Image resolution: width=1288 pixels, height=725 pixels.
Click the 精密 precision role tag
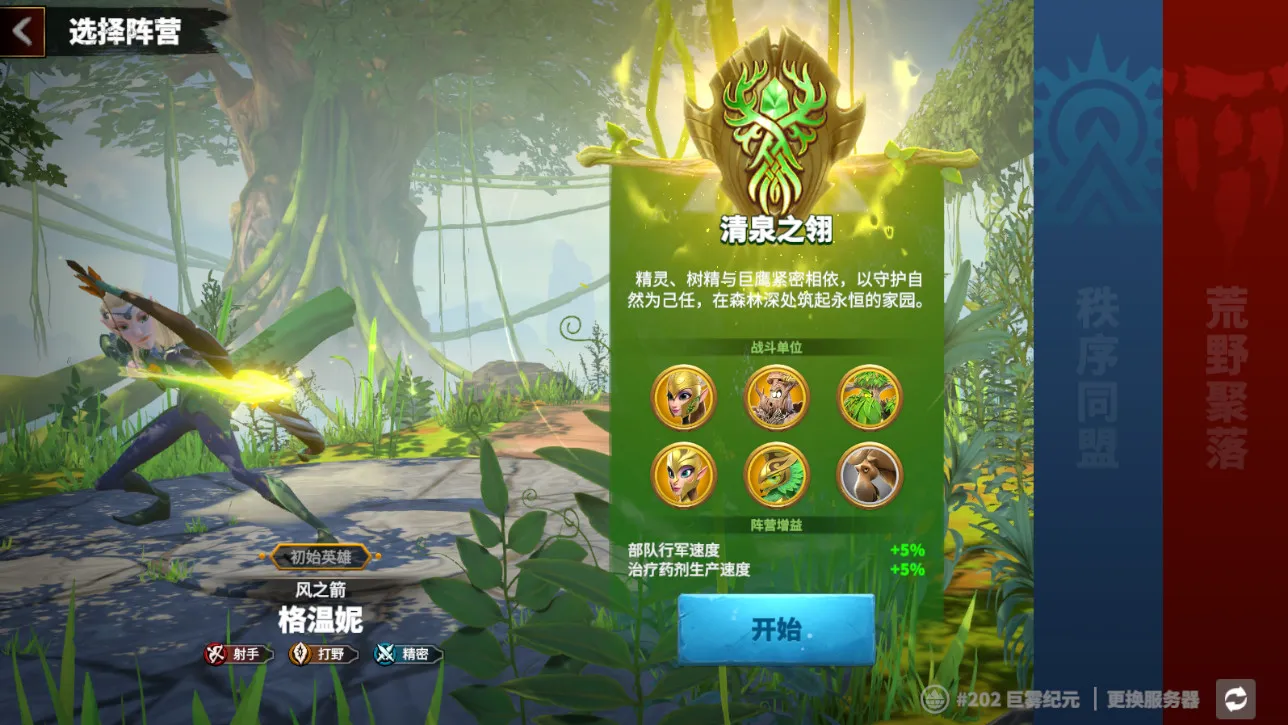coord(407,654)
